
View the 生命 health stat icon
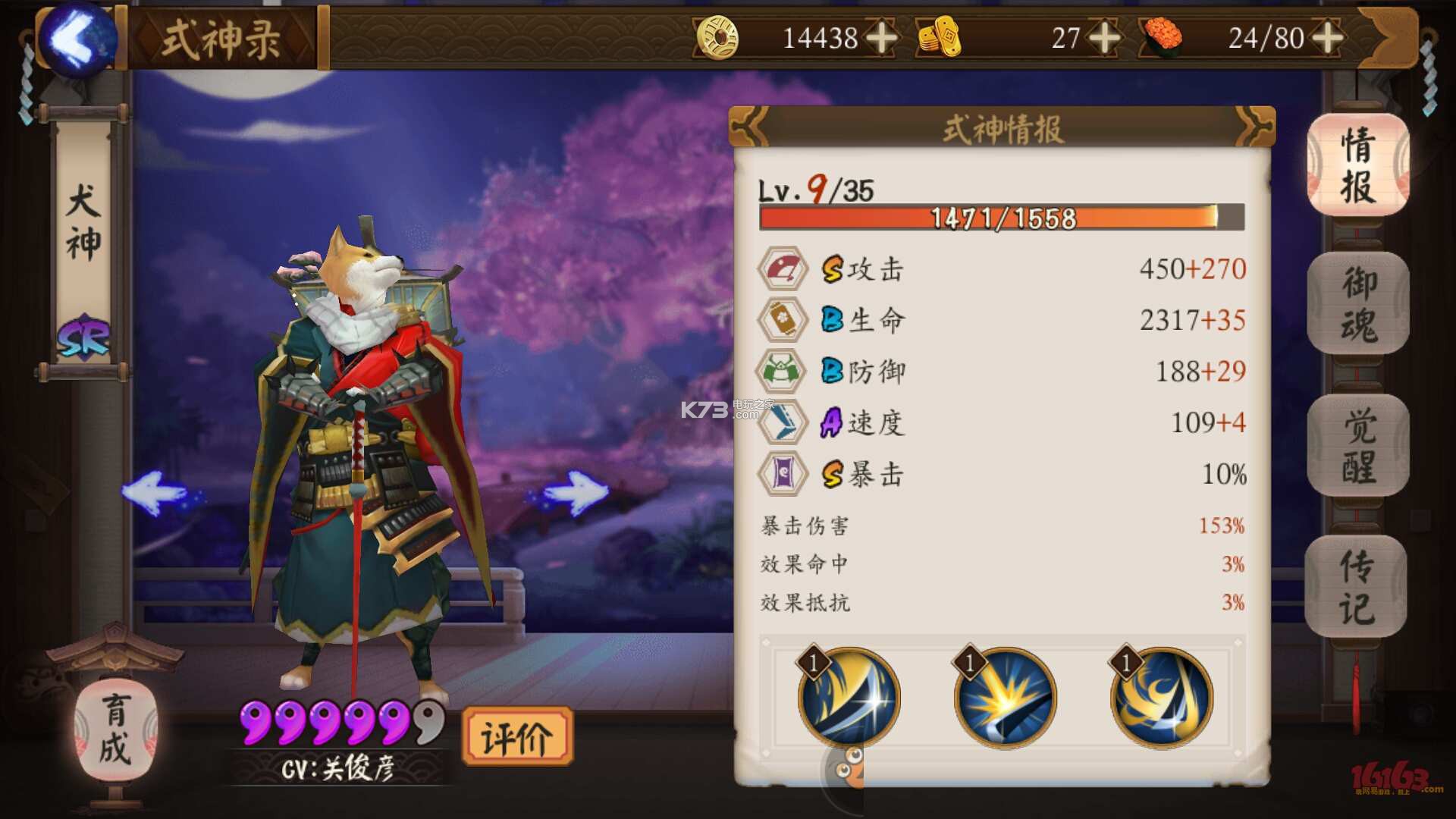(783, 319)
